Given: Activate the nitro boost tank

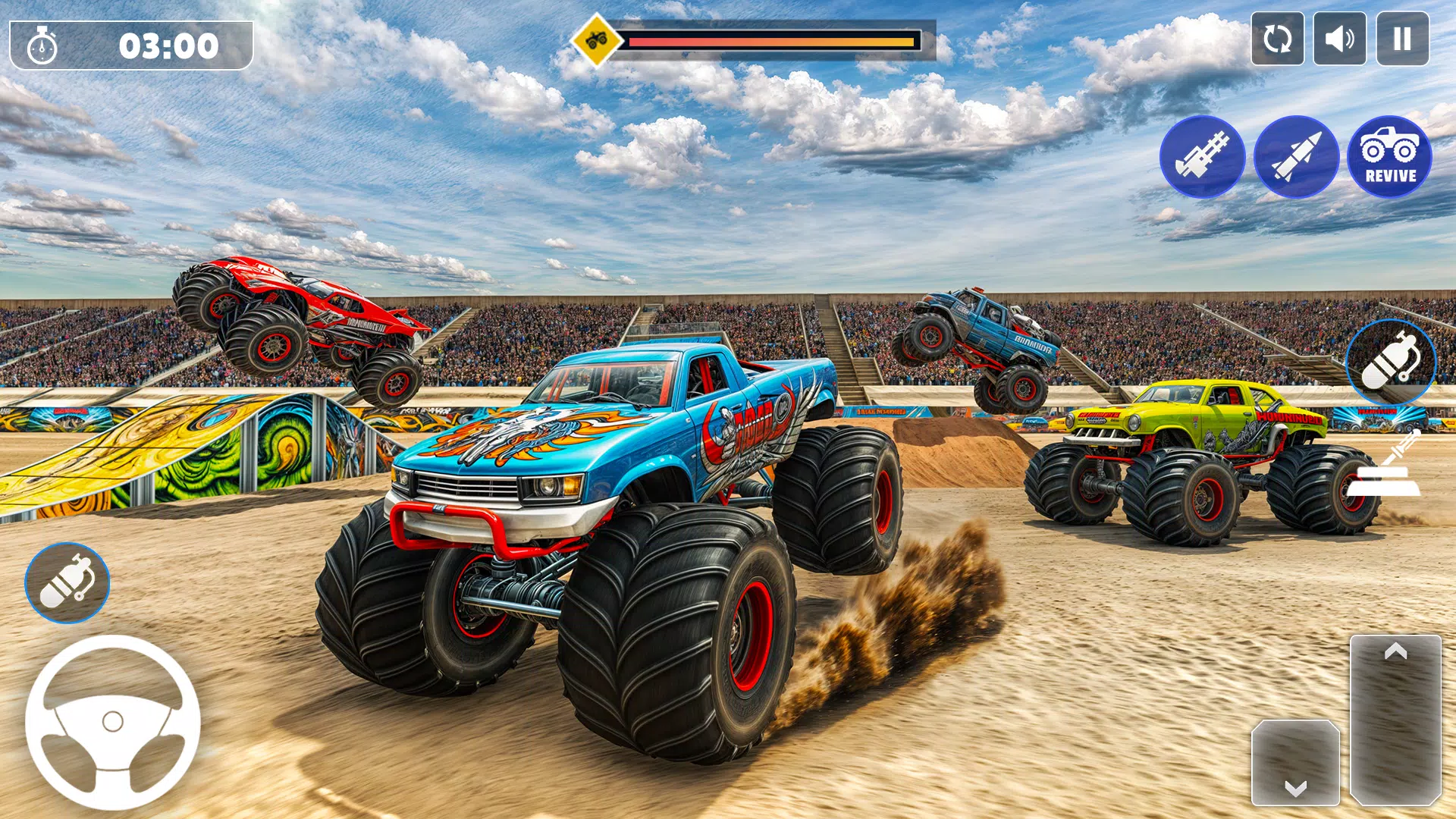Looking at the screenshot, I should (x=68, y=582).
